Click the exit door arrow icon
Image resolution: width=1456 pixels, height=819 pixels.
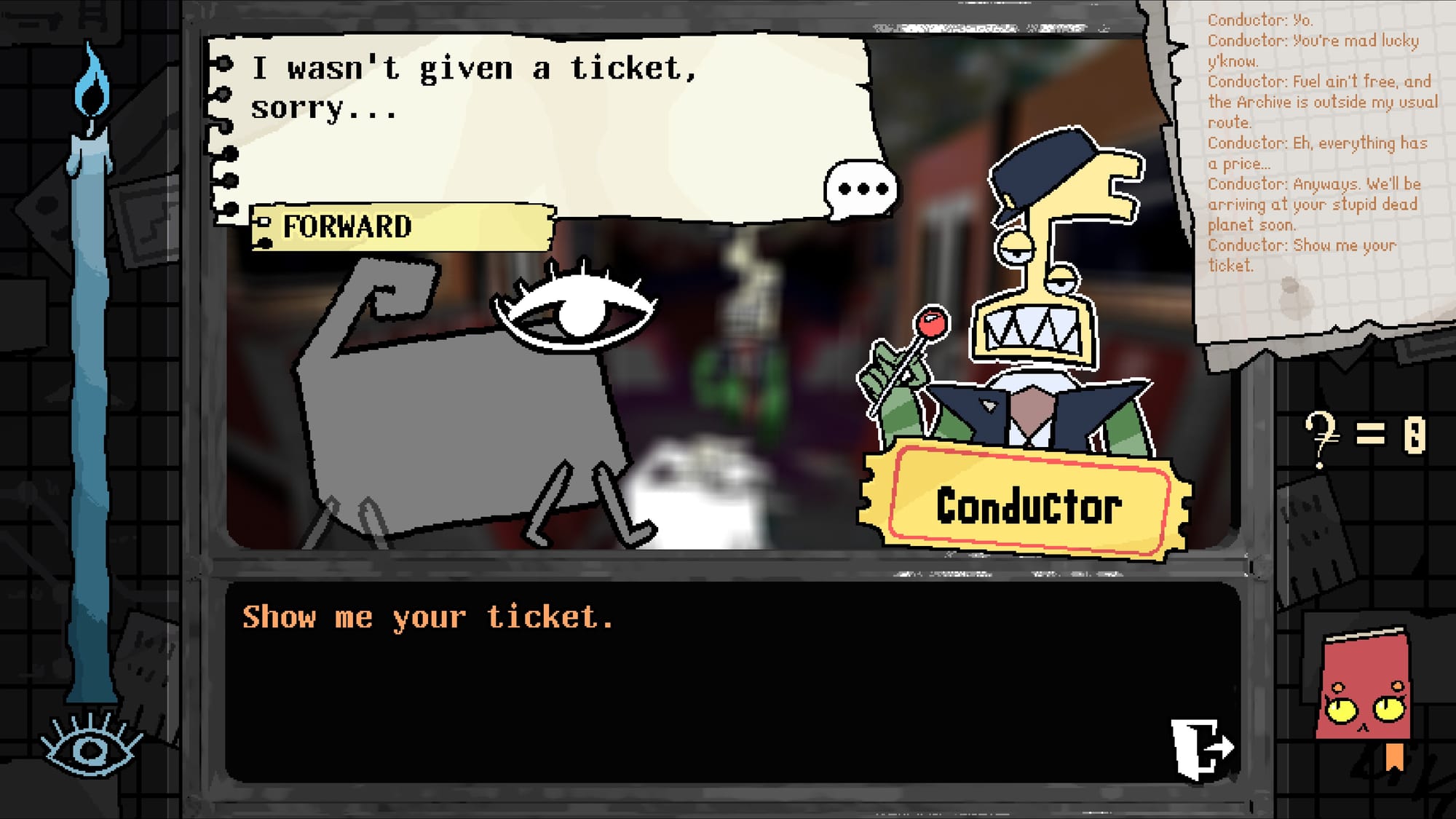pyautogui.click(x=1201, y=748)
